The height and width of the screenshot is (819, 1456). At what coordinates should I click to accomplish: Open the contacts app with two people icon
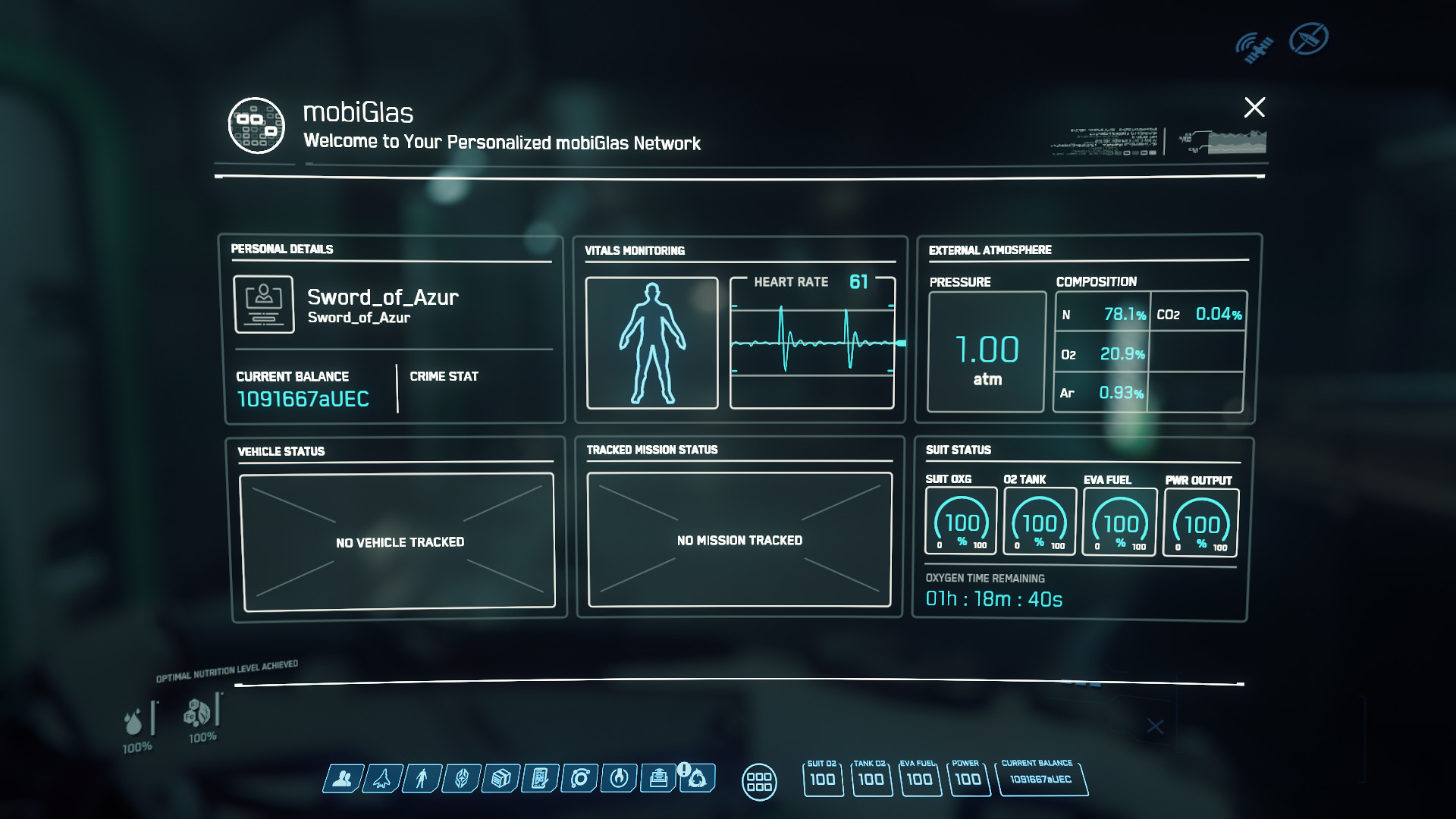click(343, 778)
